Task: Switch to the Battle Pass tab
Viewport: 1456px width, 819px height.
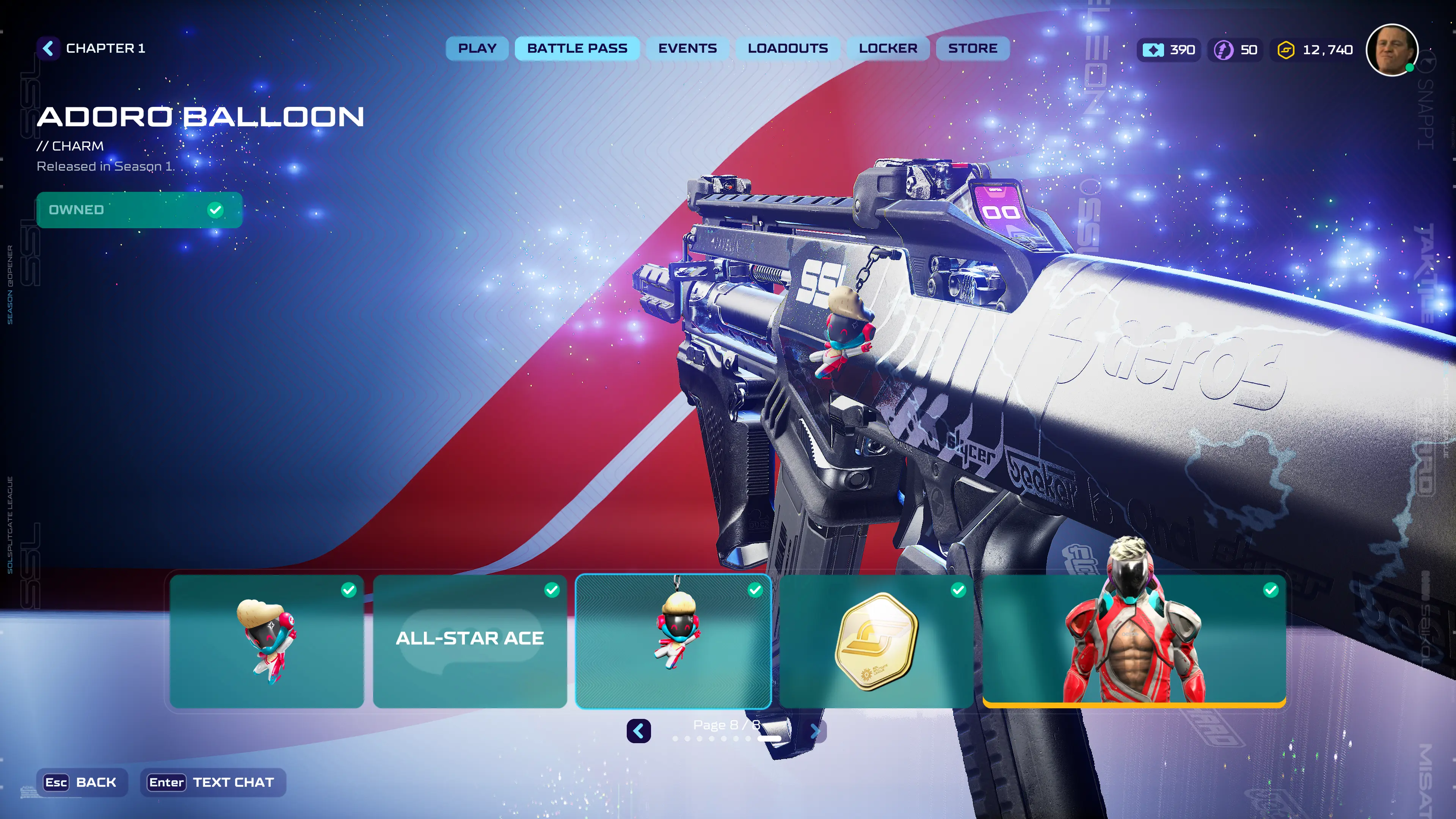Action: [x=576, y=49]
